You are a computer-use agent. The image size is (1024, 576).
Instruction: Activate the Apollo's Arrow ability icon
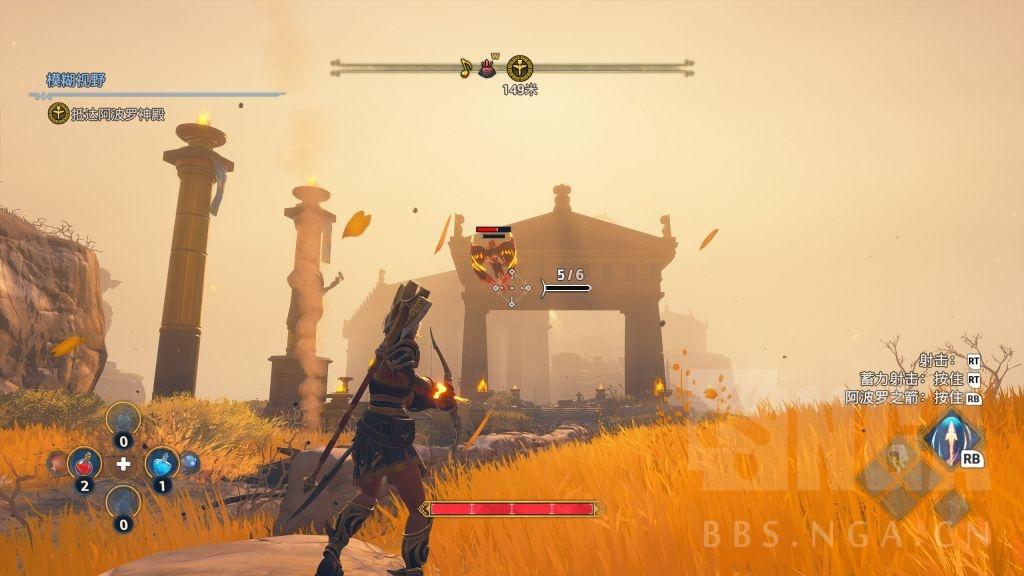(951, 438)
